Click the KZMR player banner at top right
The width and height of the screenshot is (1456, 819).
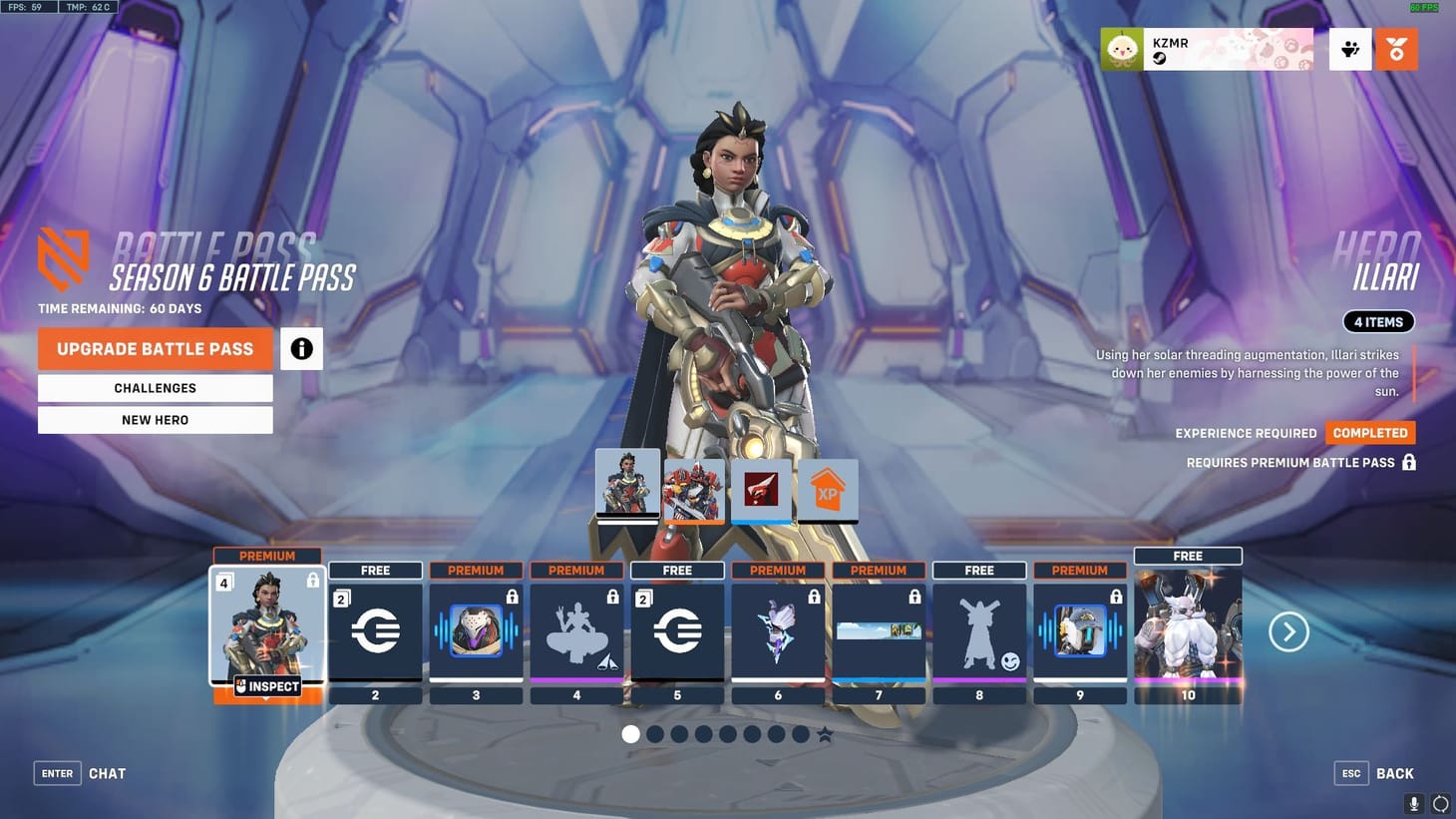[x=1207, y=48]
